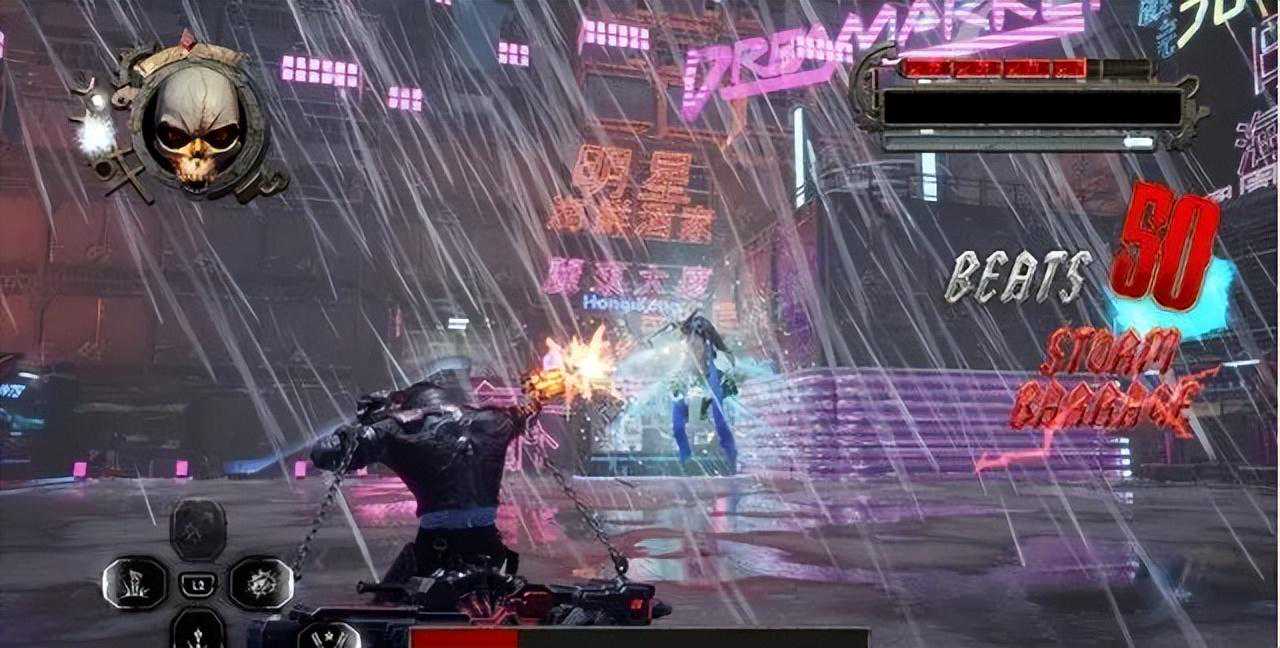
Task: Activate the ground eruption ability icon
Action: tap(134, 582)
